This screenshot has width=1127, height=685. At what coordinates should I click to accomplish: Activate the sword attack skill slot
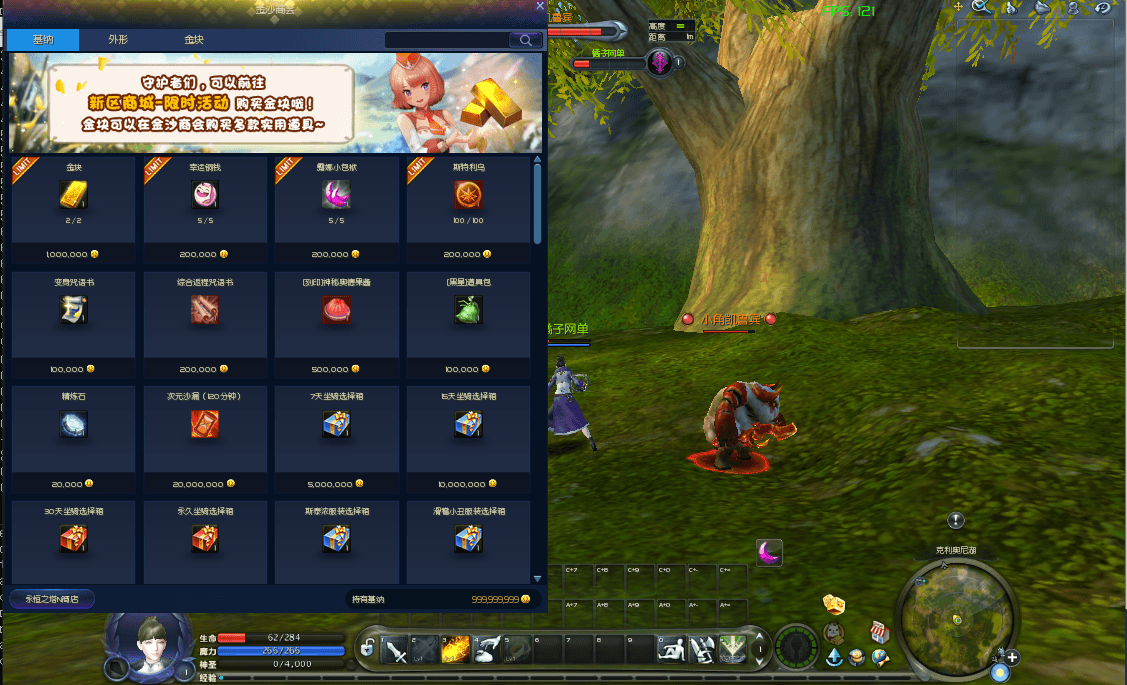pyautogui.click(x=395, y=651)
